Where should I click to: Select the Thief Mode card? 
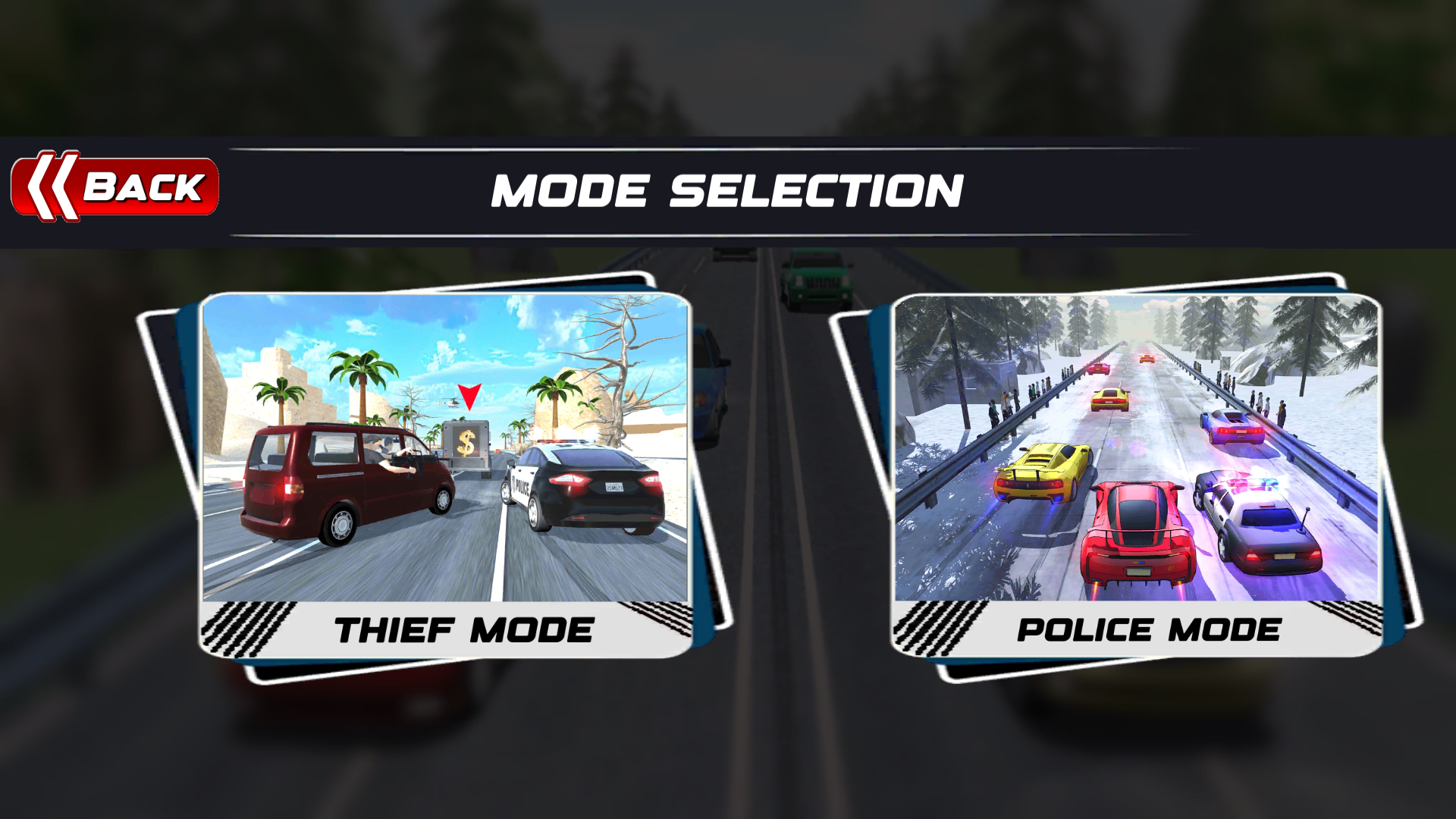click(445, 475)
